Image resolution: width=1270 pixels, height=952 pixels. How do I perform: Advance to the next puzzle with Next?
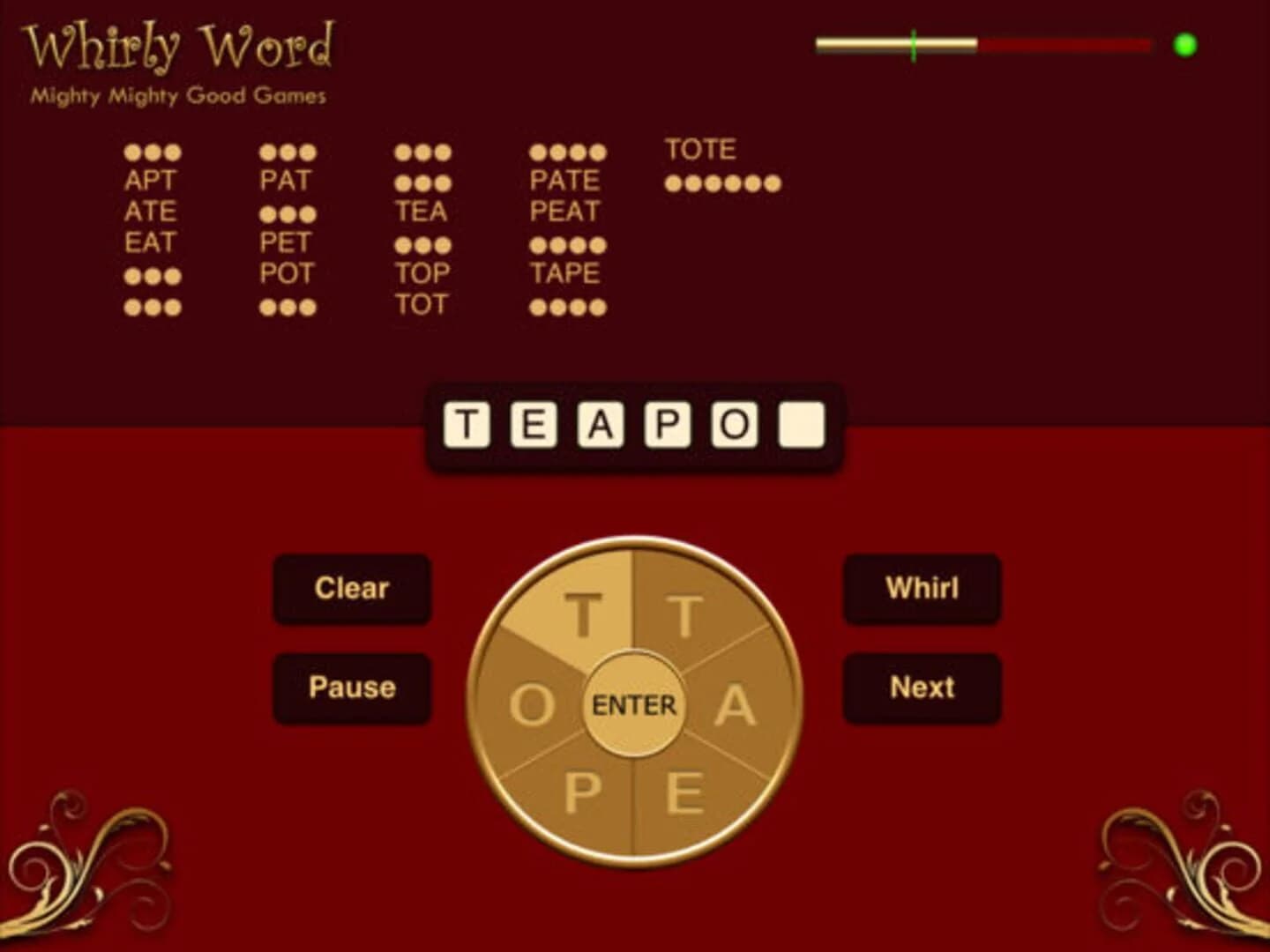coord(922,687)
